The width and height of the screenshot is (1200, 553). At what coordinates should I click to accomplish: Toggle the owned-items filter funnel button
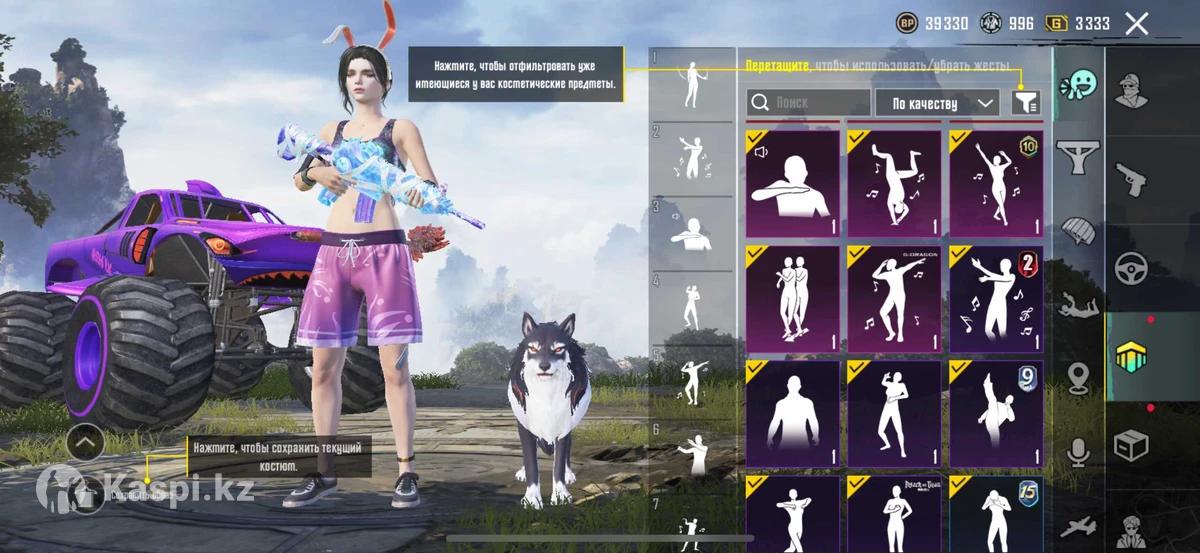[1026, 102]
